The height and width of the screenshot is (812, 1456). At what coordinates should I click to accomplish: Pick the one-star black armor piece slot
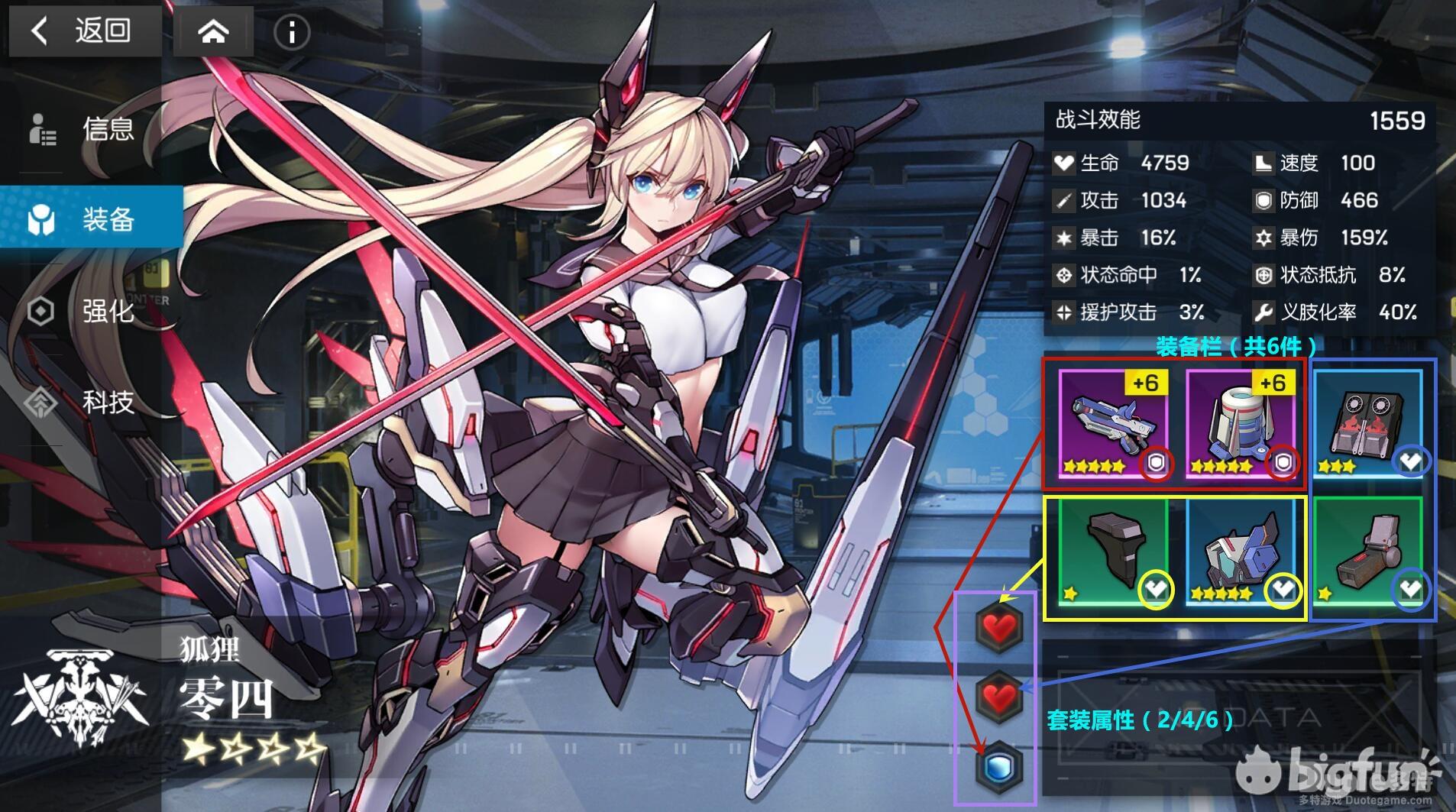point(1113,551)
